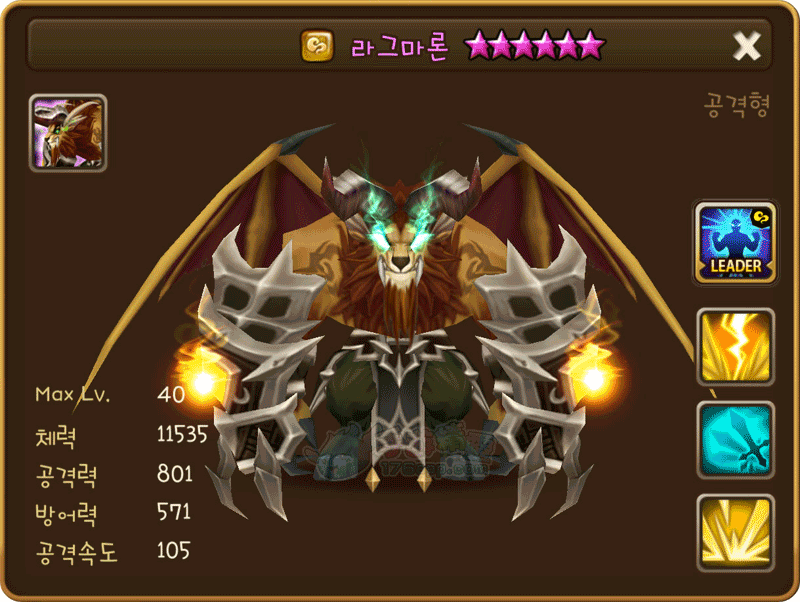The width and height of the screenshot is (800, 602).
Task: View the lightning bolt skill
Action: coord(736,346)
